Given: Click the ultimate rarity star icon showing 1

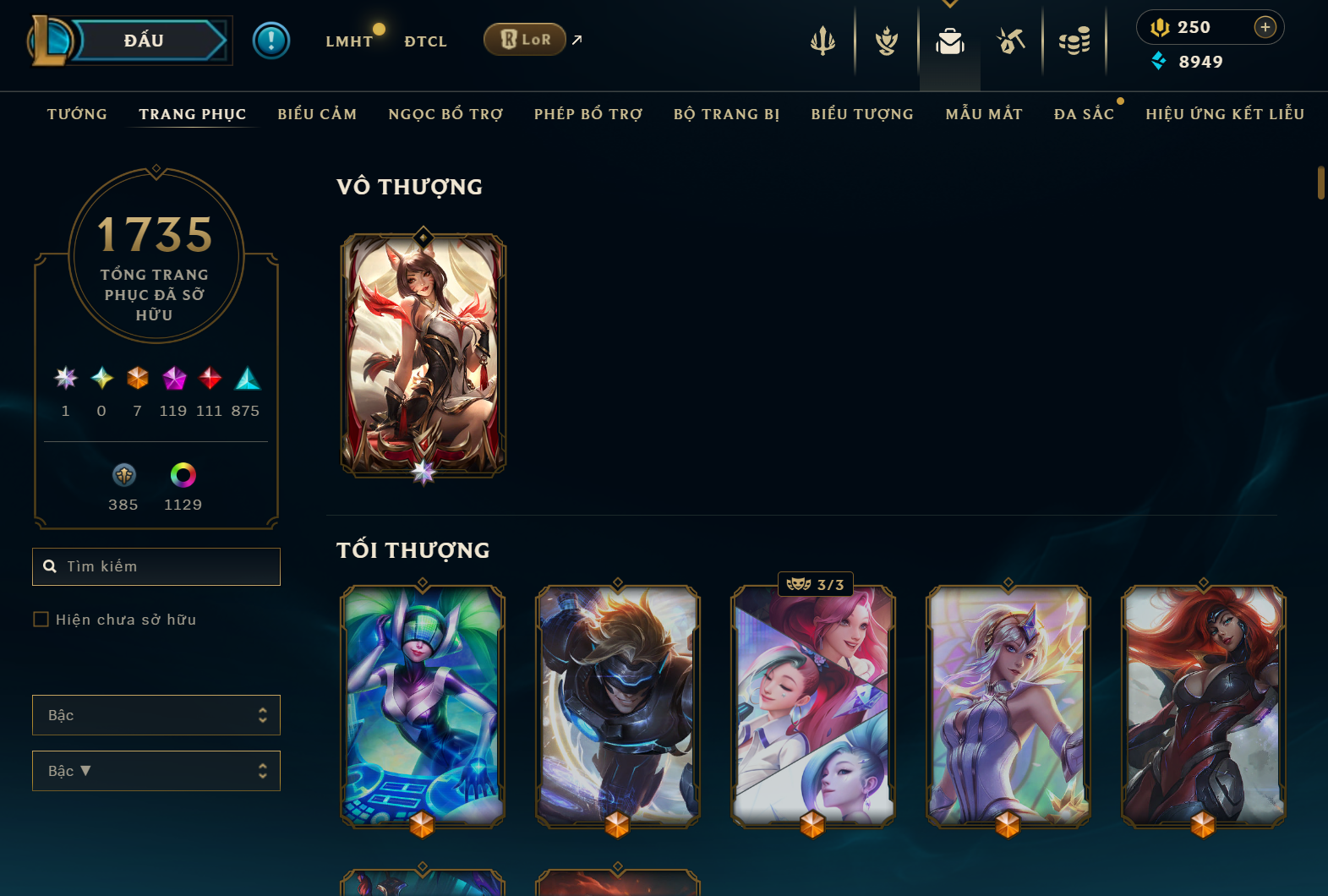Looking at the screenshot, I should [x=65, y=380].
